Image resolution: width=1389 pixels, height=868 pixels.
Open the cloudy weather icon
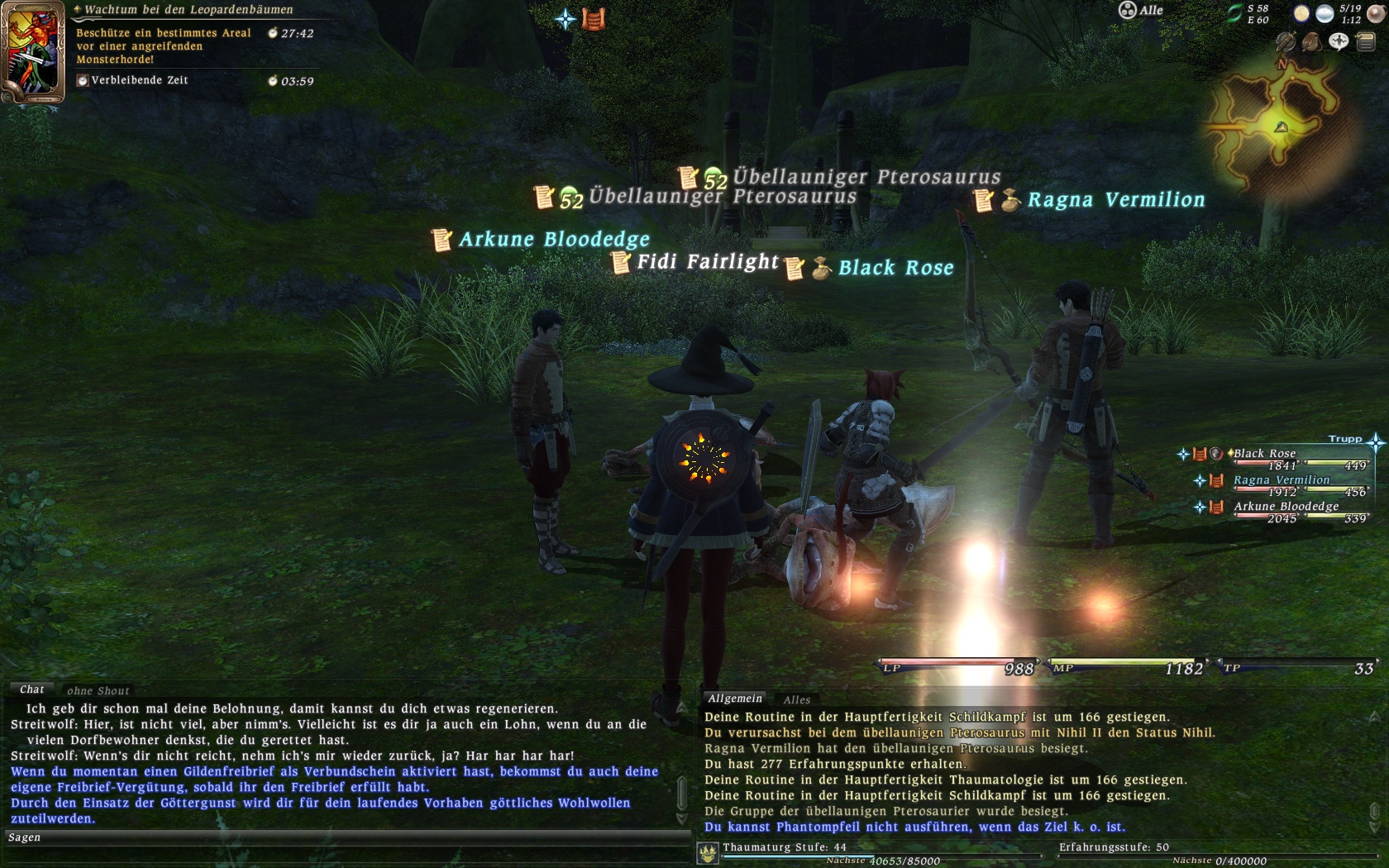(x=1324, y=14)
